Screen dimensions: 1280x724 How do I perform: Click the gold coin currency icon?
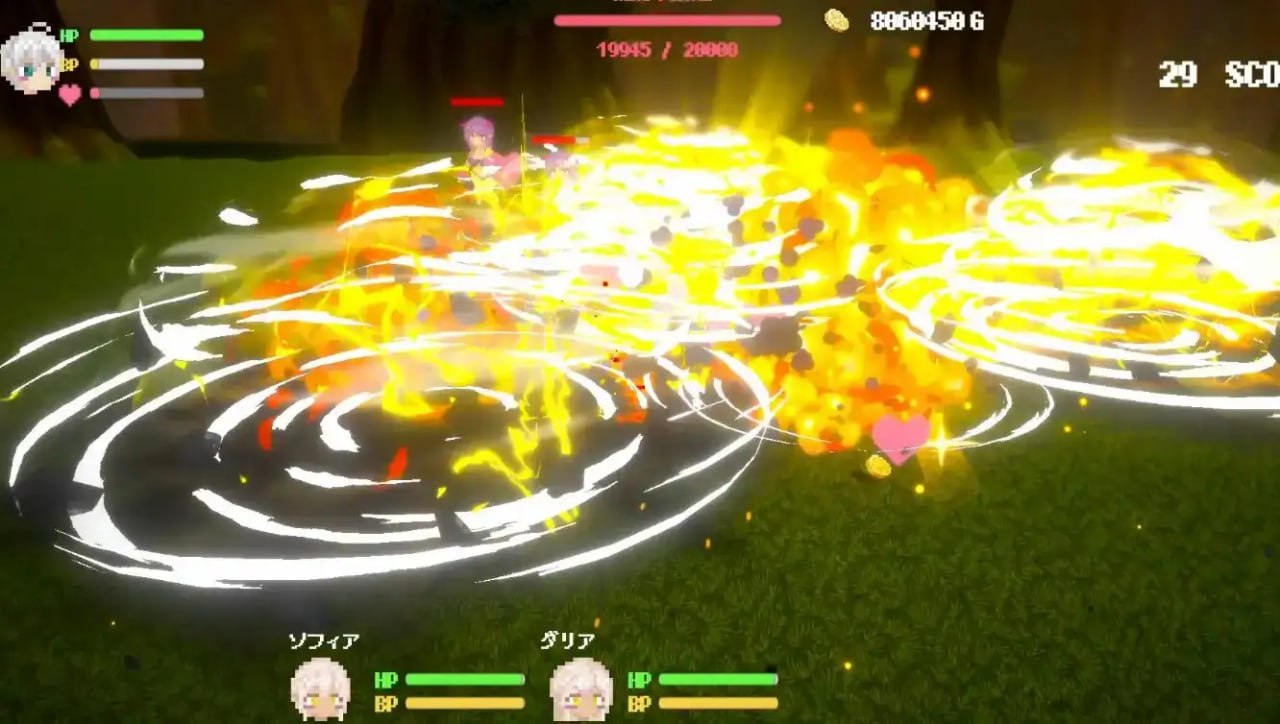coord(837,20)
